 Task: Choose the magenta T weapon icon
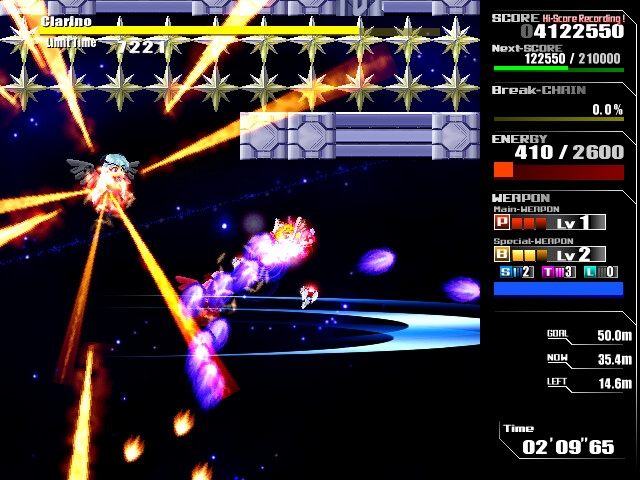tap(549, 272)
